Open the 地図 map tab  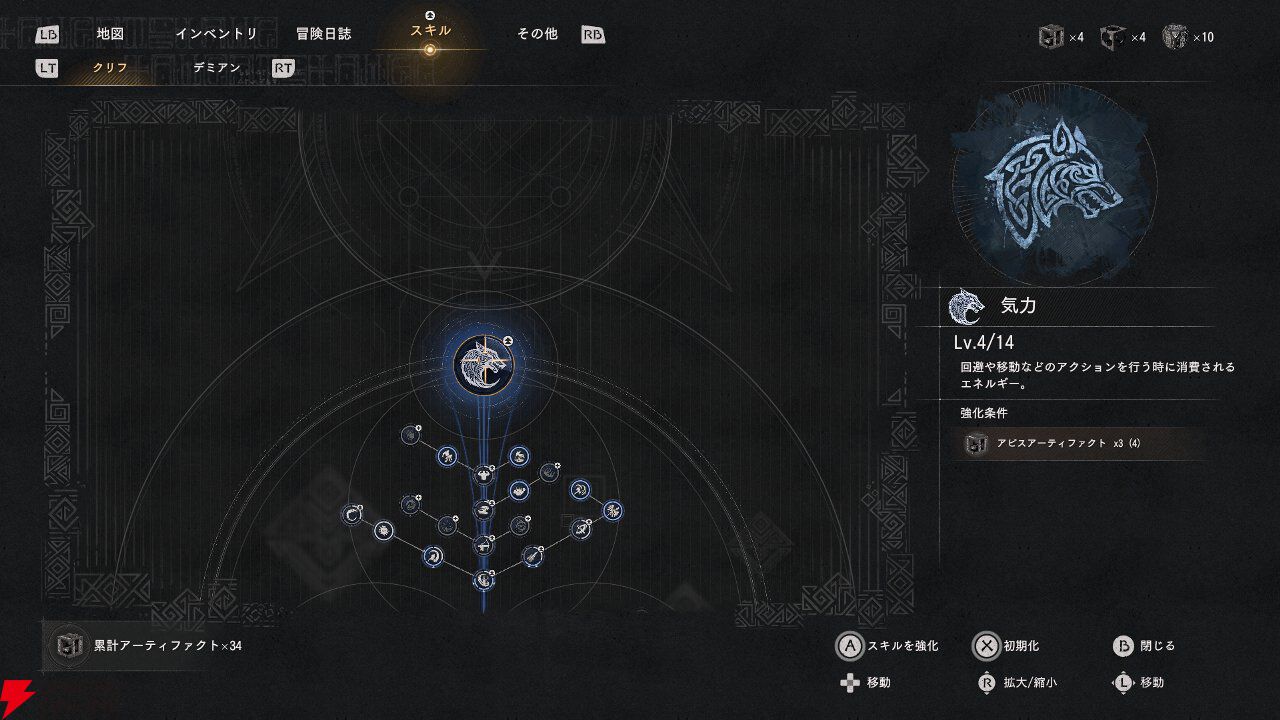[110, 34]
